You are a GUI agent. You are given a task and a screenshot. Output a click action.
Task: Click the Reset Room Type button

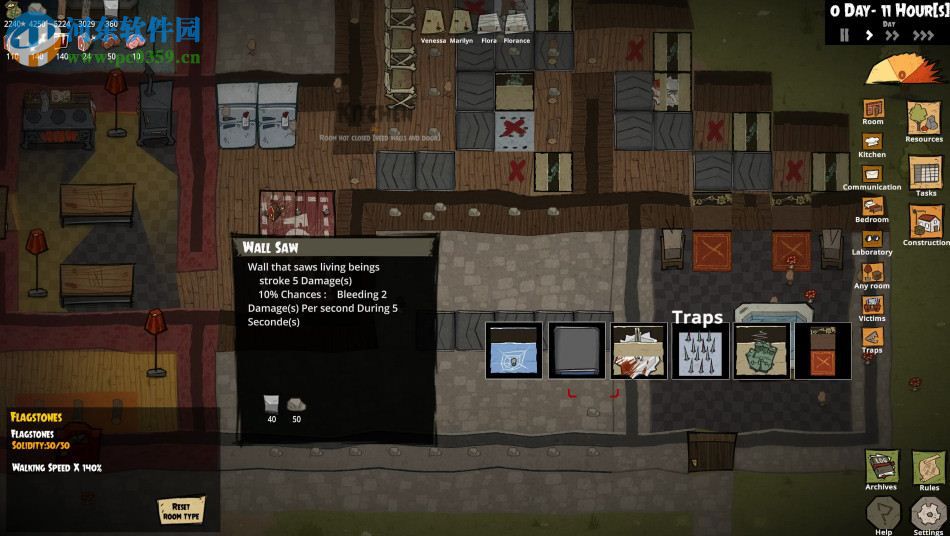pyautogui.click(x=181, y=510)
